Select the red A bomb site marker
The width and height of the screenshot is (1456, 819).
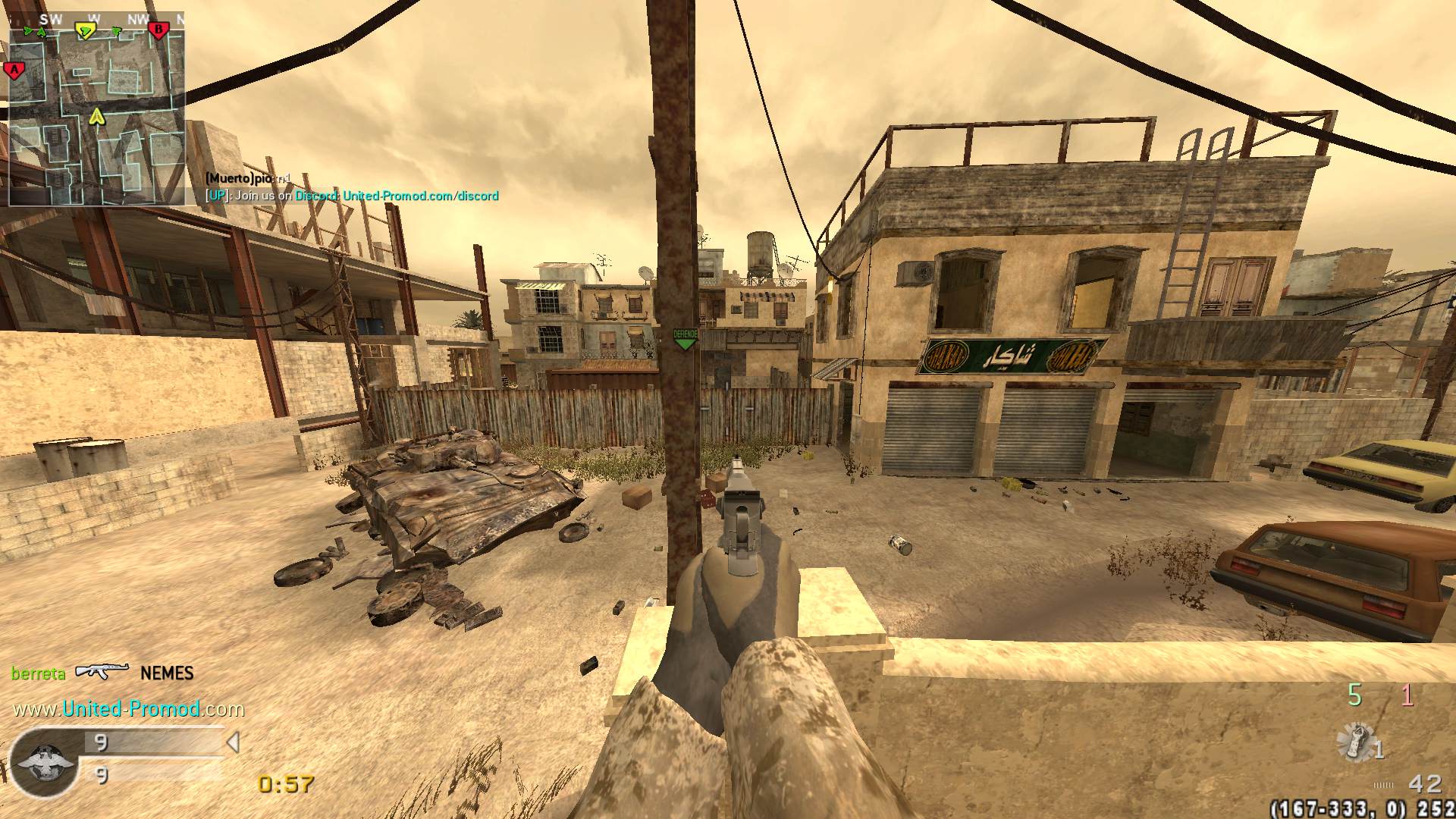coord(14,71)
